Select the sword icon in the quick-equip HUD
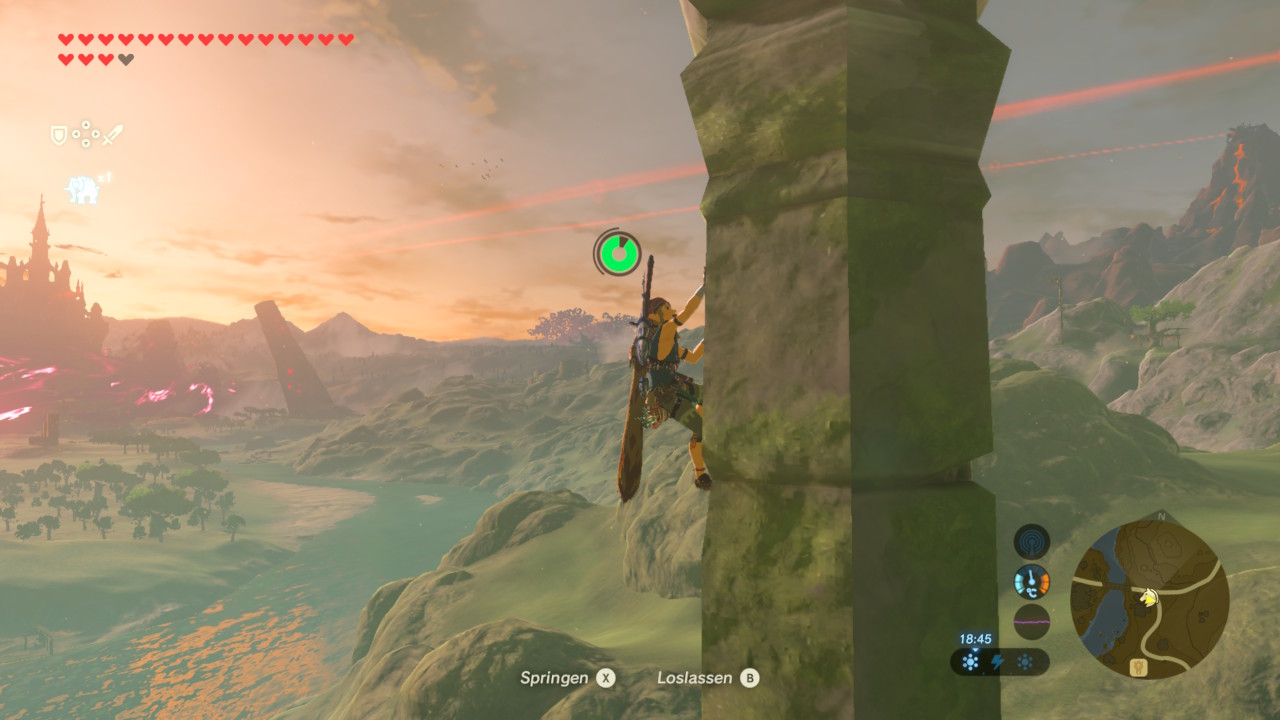 click(112, 134)
